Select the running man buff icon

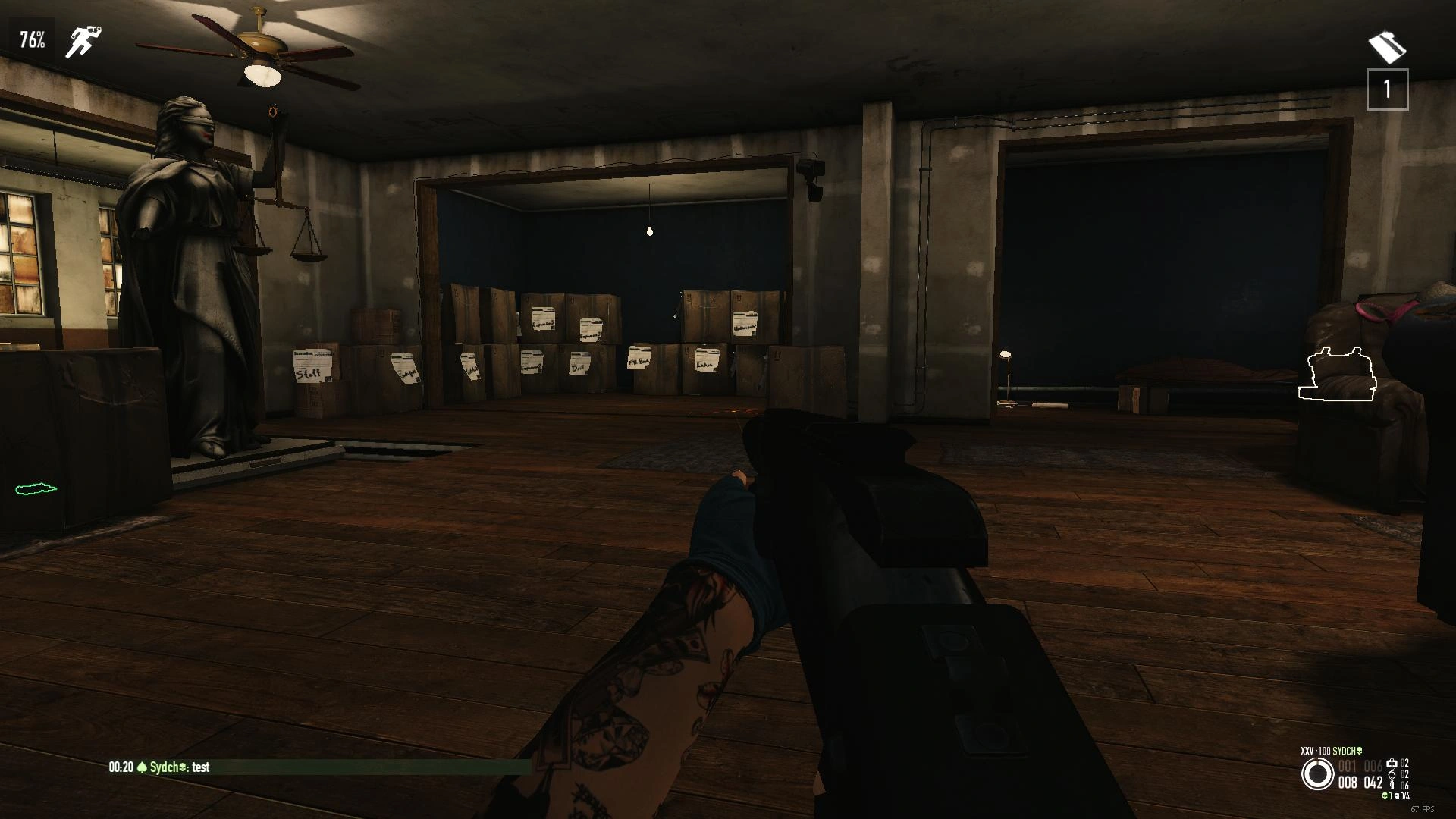[82, 42]
